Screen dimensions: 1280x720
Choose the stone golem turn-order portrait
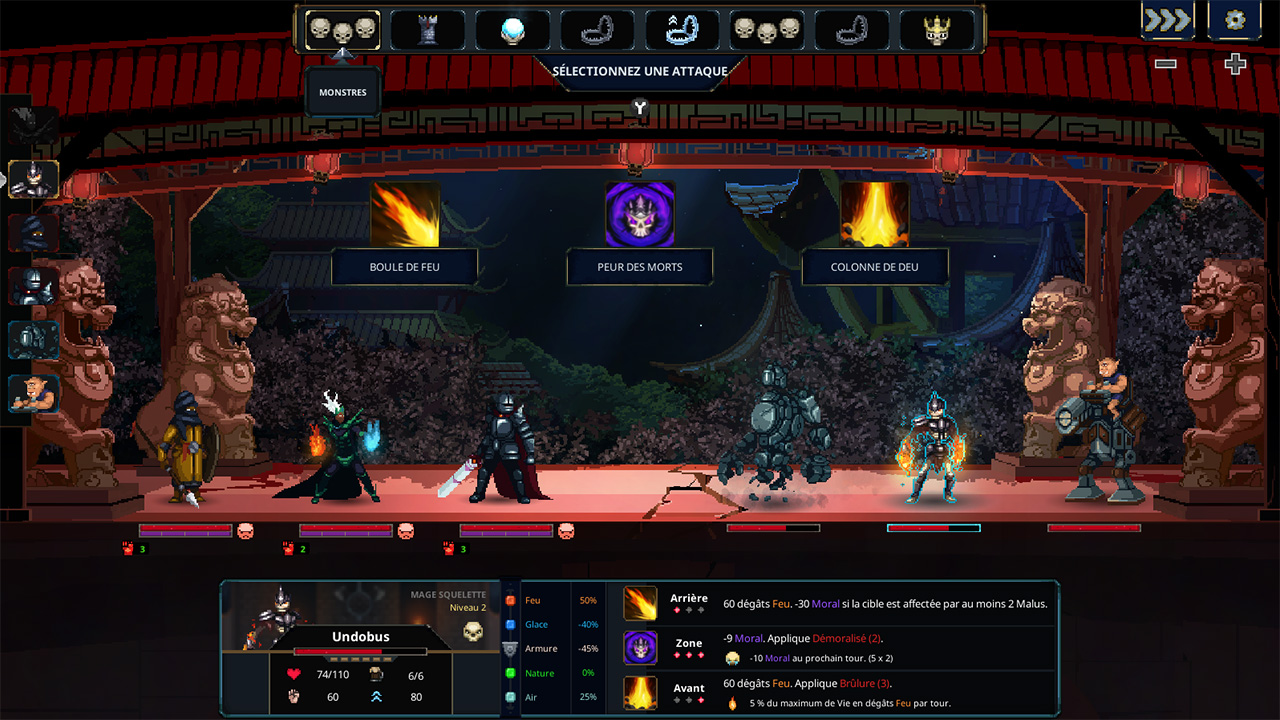tap(34, 340)
